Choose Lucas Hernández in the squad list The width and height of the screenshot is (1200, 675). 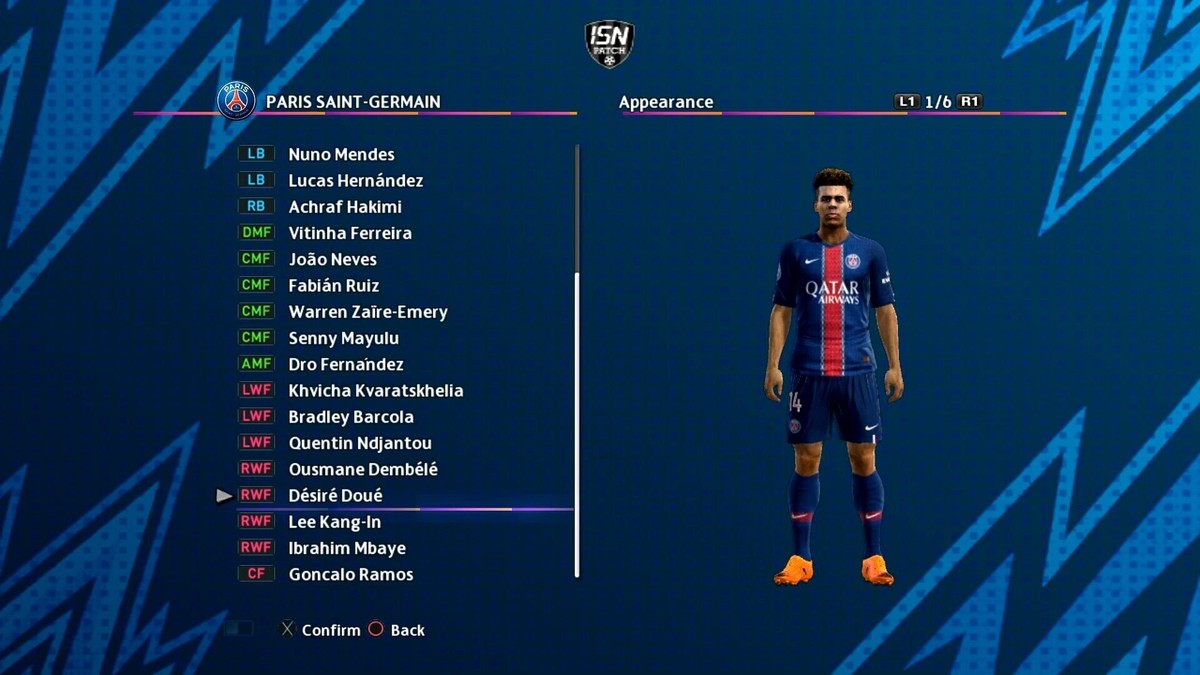coord(355,180)
